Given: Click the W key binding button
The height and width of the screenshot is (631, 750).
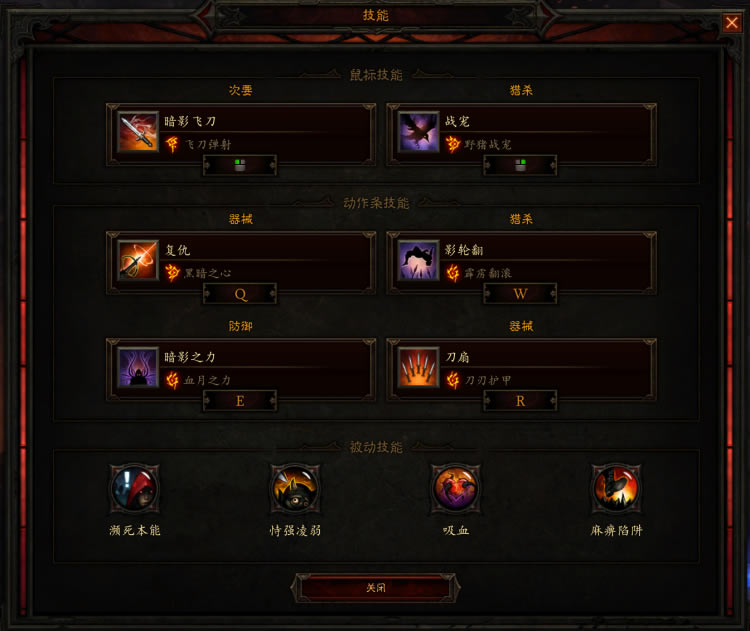Looking at the screenshot, I should click(x=520, y=294).
